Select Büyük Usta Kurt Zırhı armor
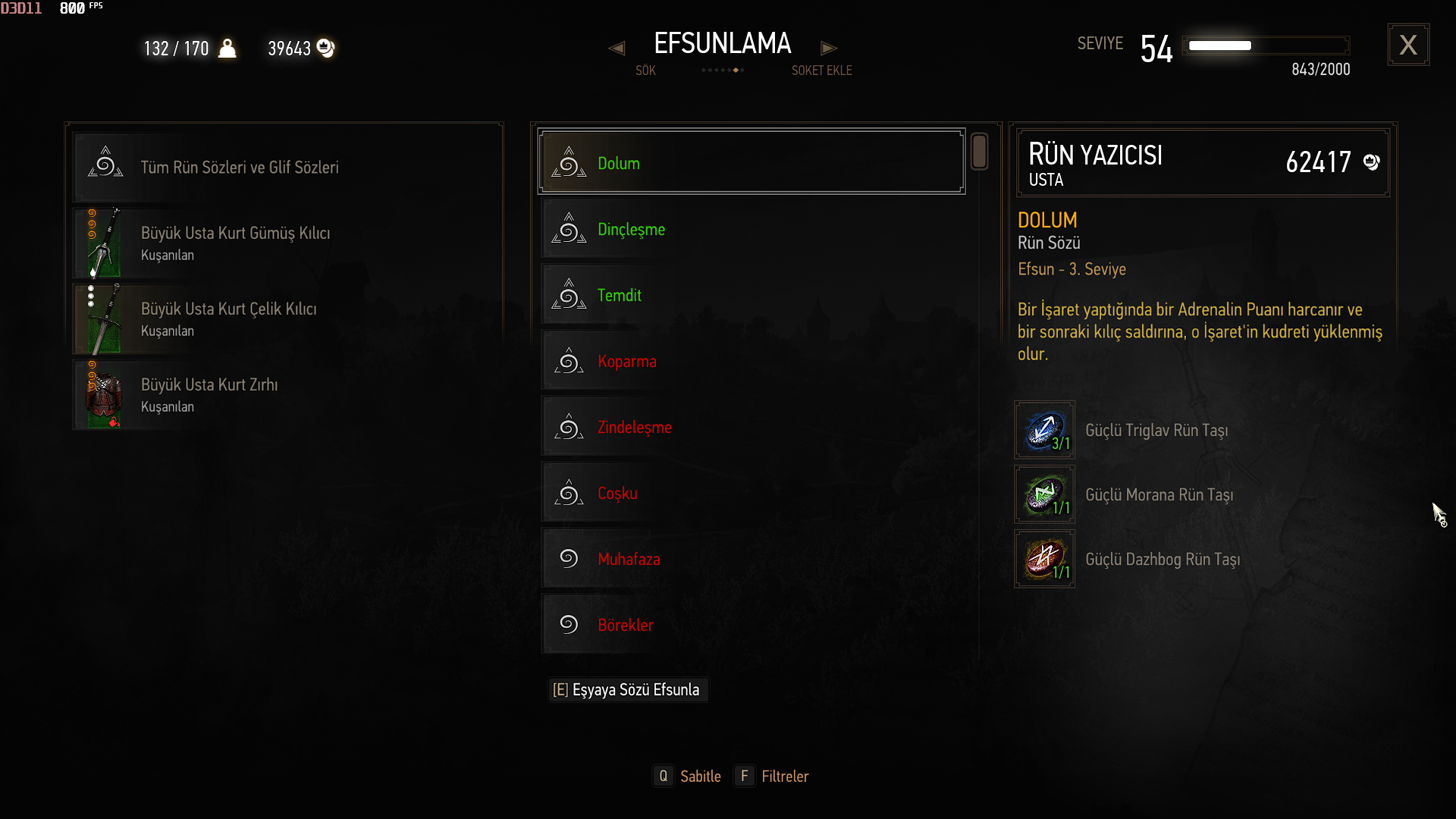This screenshot has height=819, width=1456. pos(284,394)
